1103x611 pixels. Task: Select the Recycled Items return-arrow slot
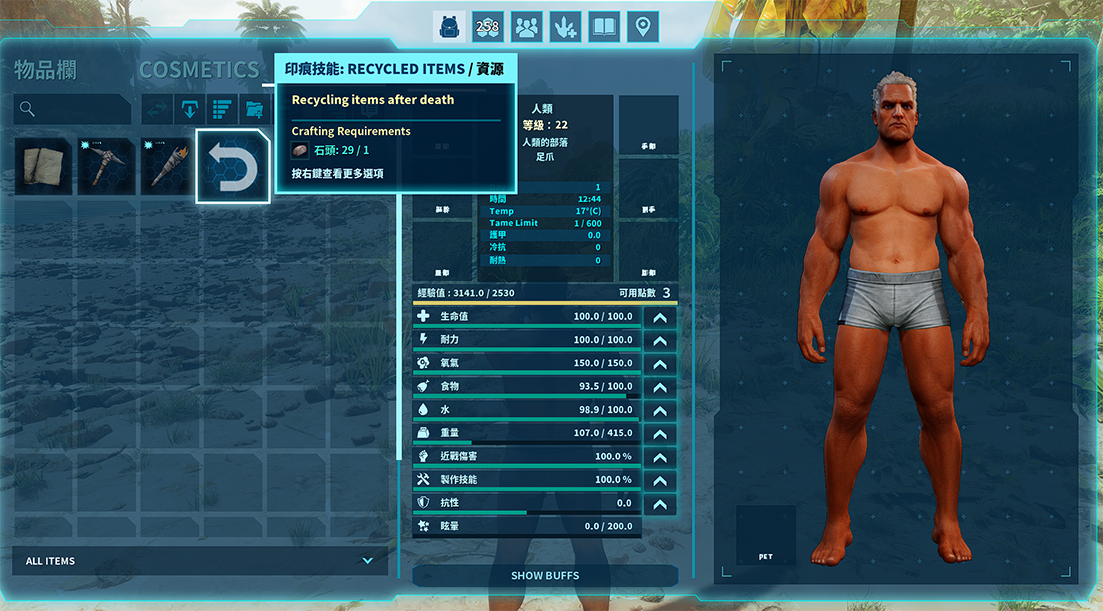pyautogui.click(x=233, y=166)
